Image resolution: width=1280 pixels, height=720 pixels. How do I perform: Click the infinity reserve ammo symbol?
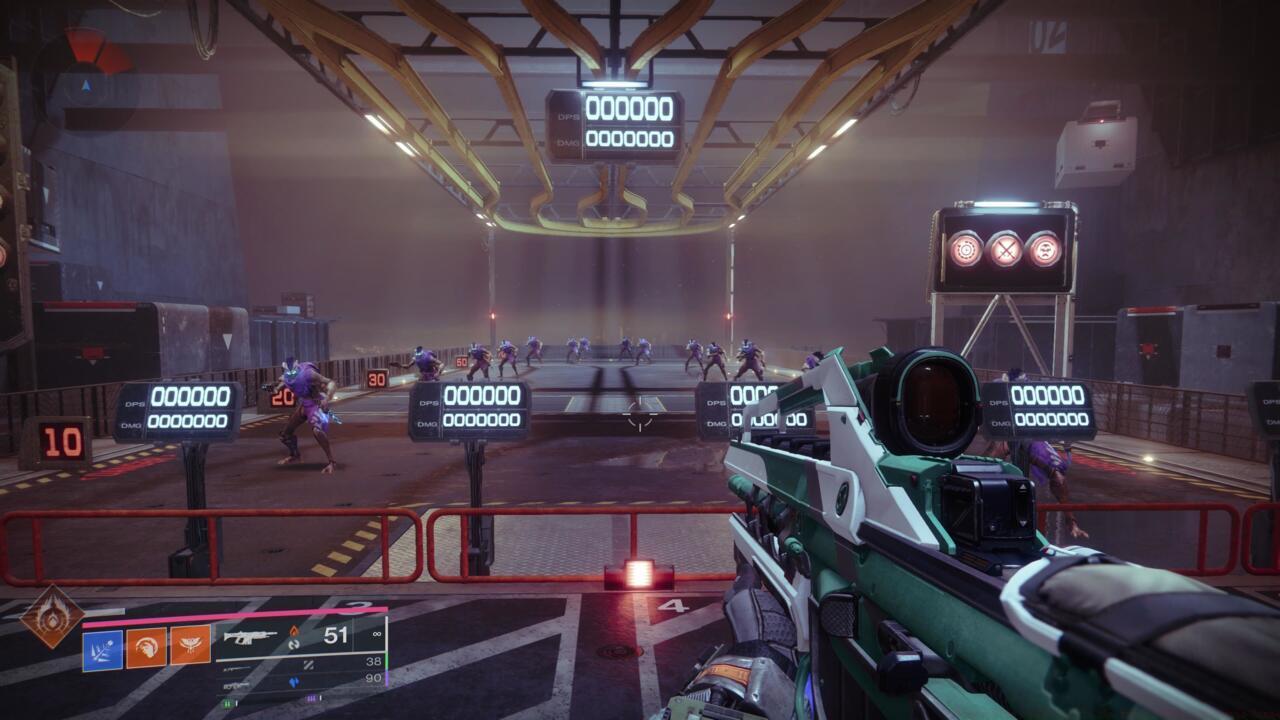click(x=376, y=635)
